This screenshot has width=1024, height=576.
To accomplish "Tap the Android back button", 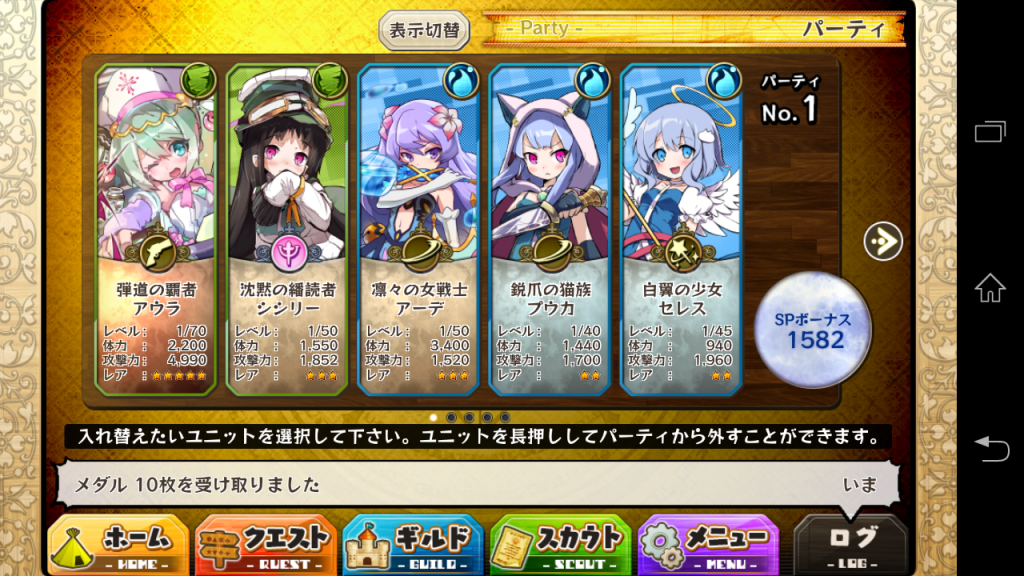I will (990, 448).
